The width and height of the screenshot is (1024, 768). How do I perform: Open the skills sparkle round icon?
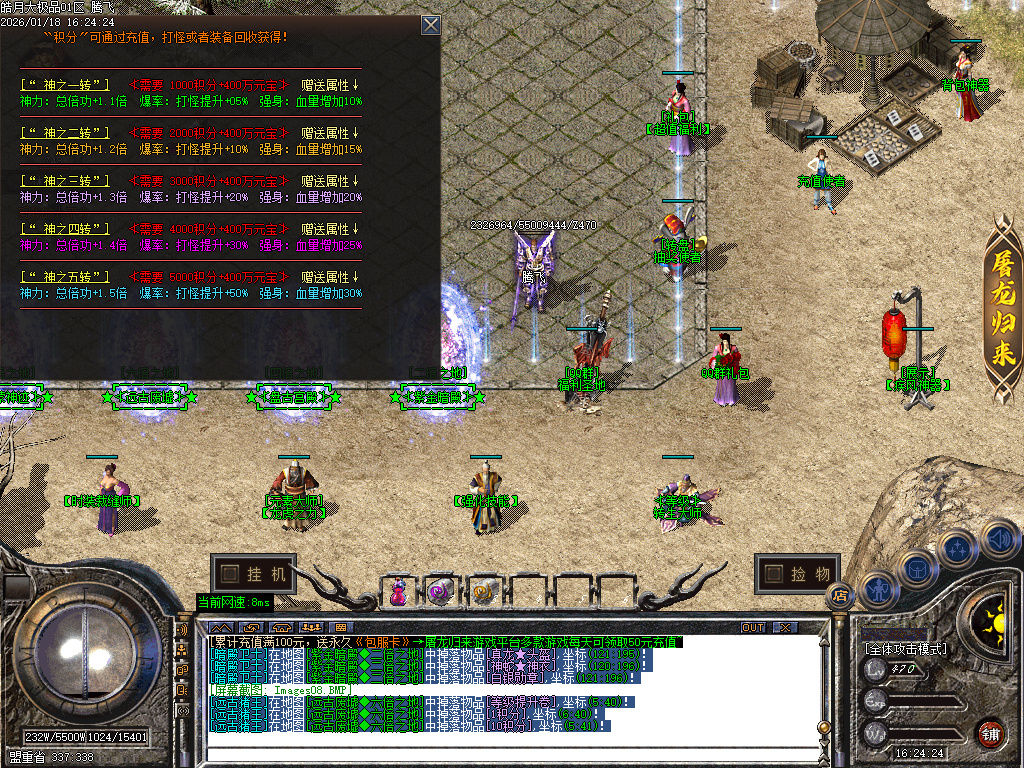(x=957, y=548)
